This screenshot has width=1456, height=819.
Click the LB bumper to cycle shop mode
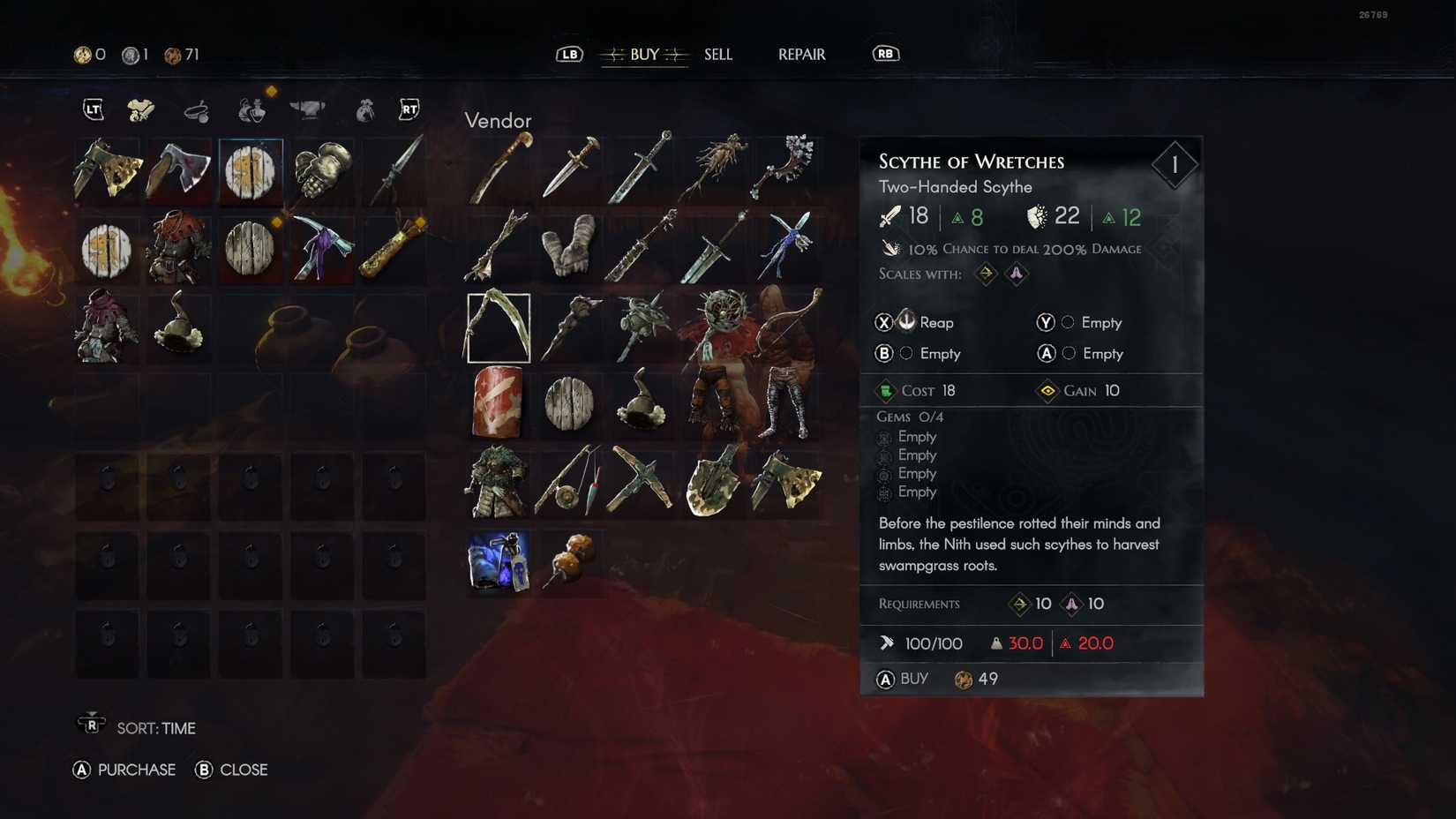point(569,54)
